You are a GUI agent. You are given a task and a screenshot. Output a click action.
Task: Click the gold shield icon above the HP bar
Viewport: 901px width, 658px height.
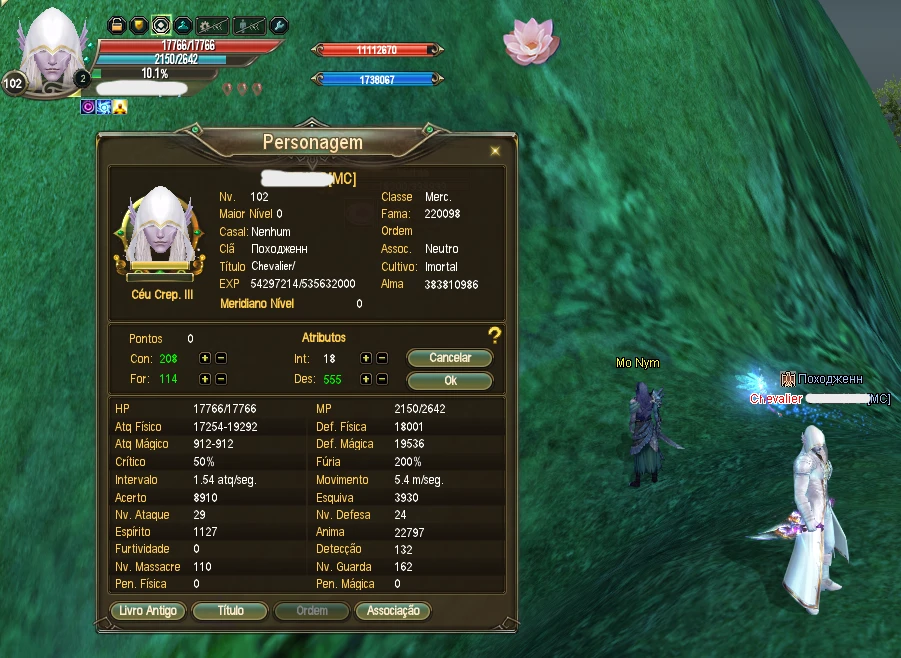[139, 24]
